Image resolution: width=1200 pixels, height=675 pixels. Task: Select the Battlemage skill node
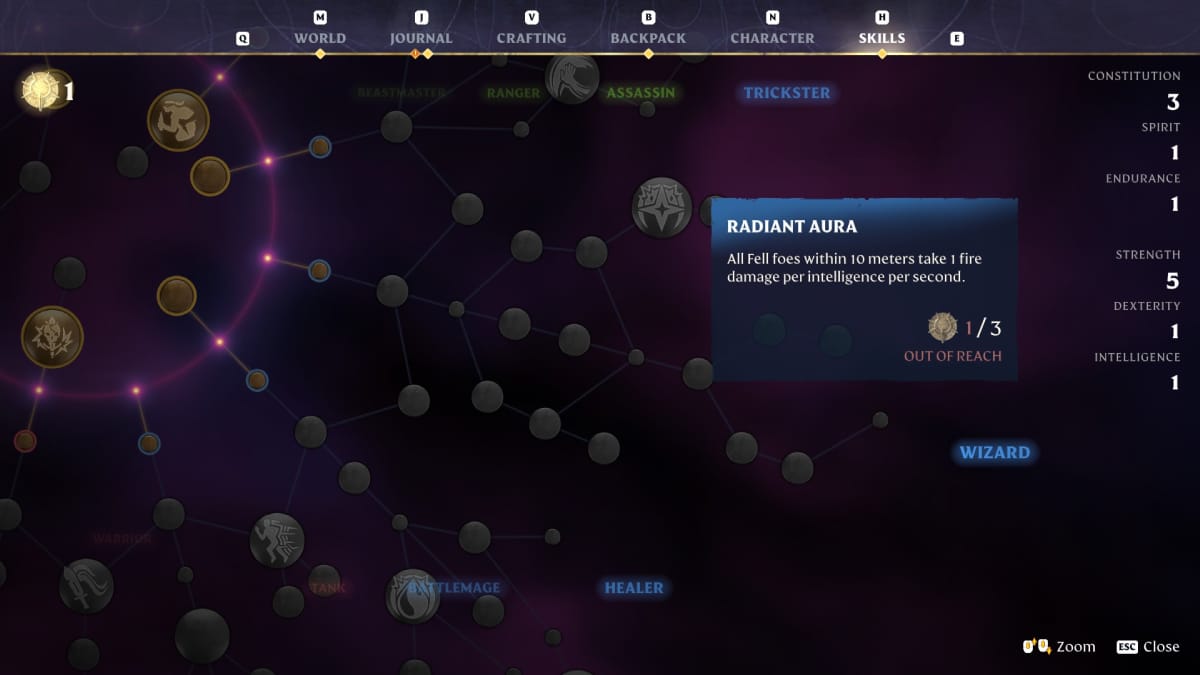[413, 595]
